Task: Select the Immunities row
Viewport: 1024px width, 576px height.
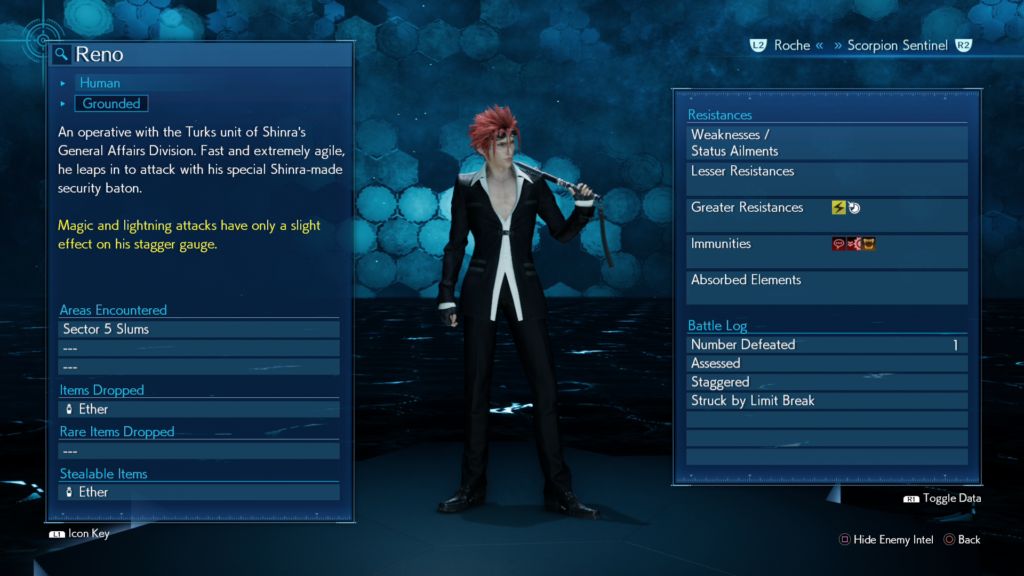Action: (x=827, y=250)
